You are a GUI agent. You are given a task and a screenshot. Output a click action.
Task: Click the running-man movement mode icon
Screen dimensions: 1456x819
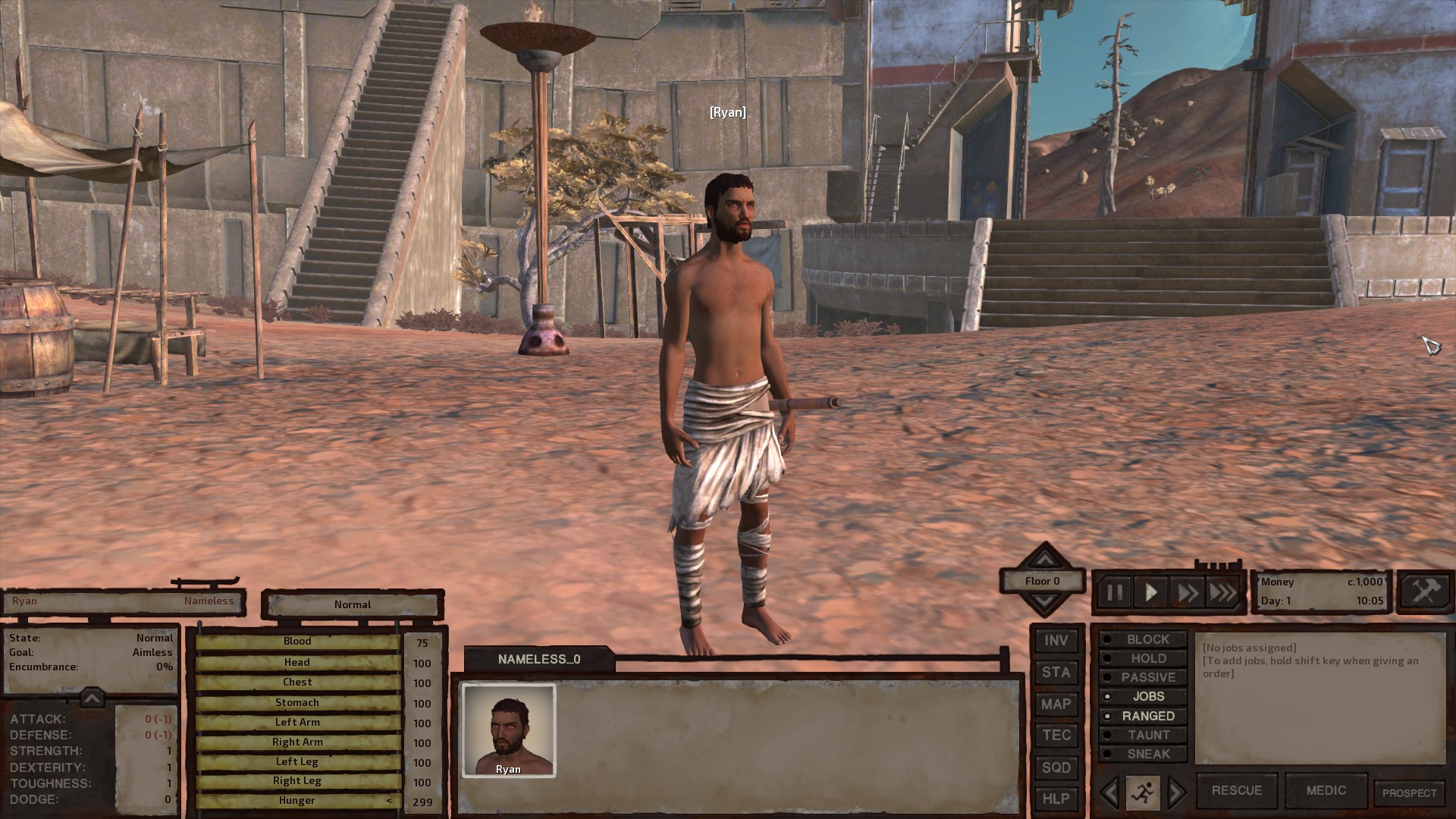coord(1144,789)
